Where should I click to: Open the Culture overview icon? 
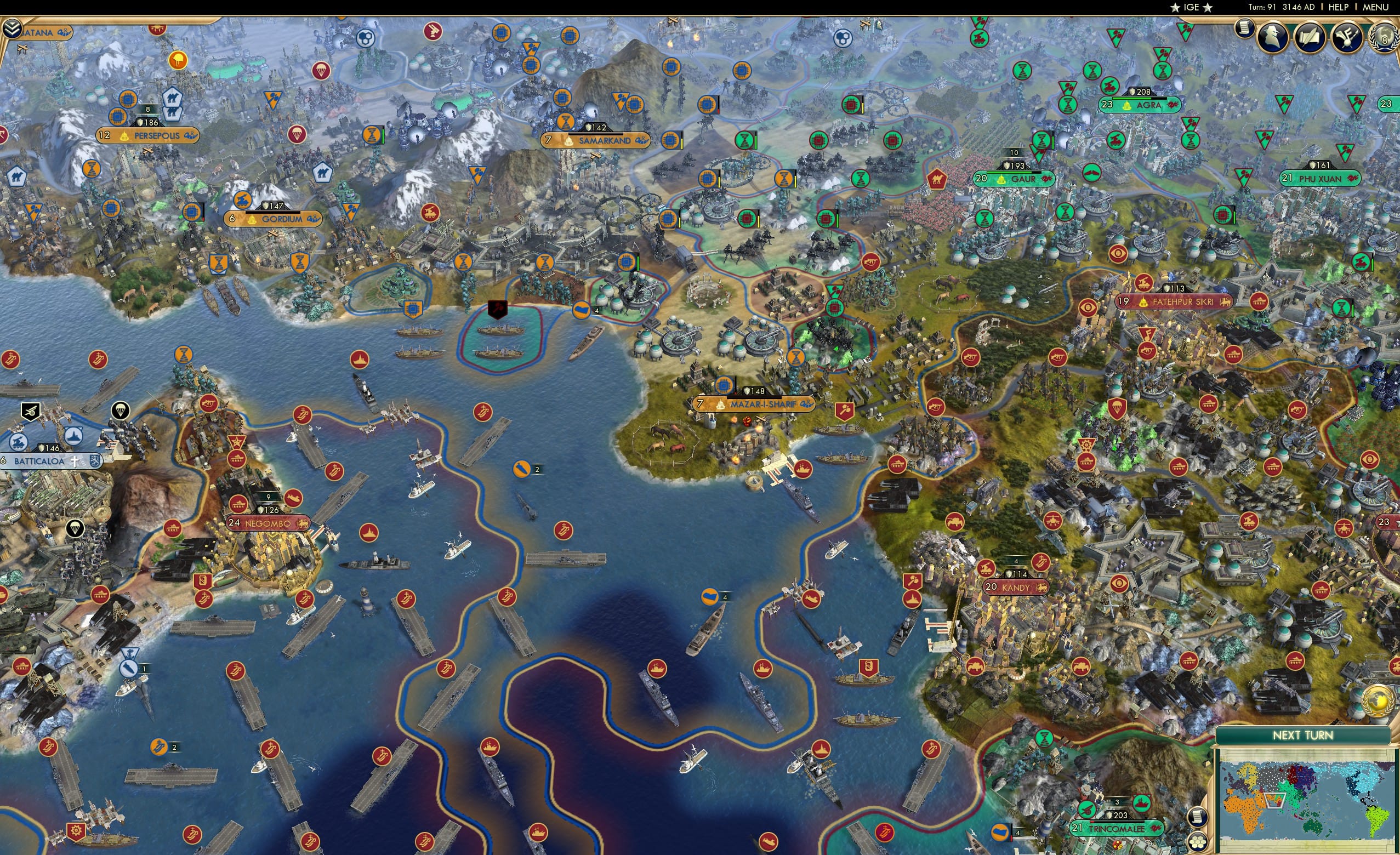point(1347,37)
